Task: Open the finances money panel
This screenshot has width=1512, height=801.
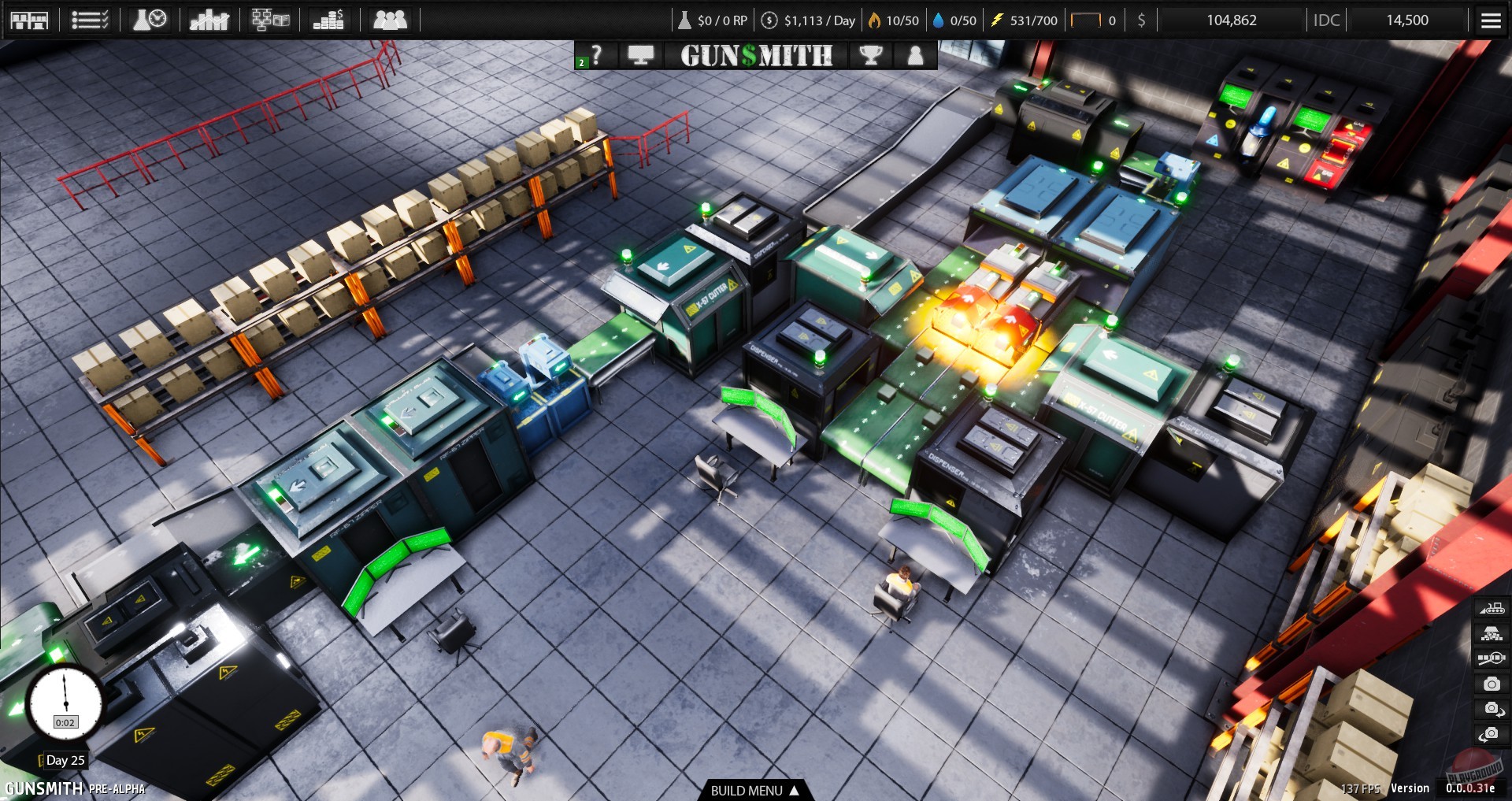Action: pos(330,20)
